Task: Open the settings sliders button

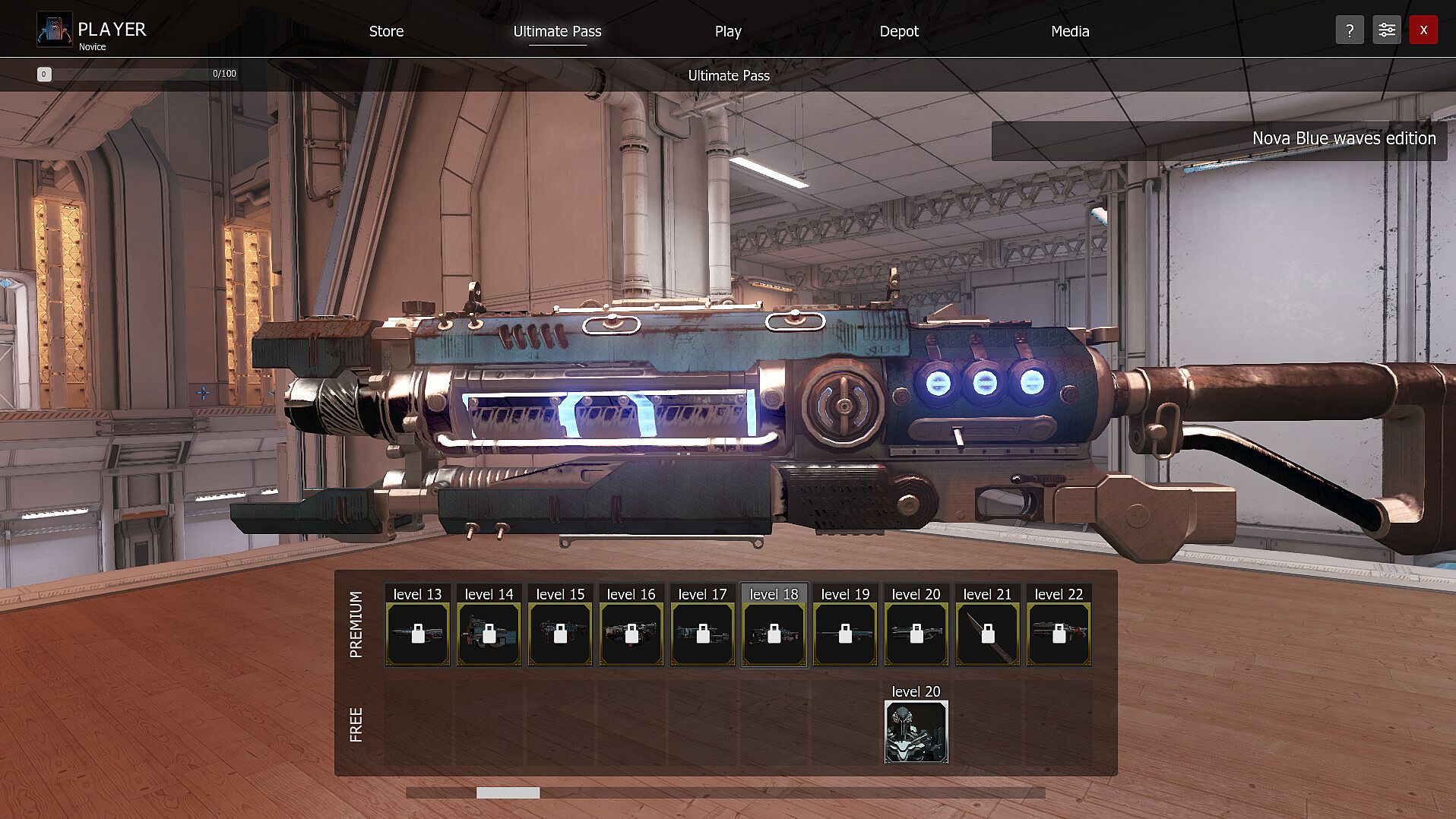Action: click(x=1386, y=30)
